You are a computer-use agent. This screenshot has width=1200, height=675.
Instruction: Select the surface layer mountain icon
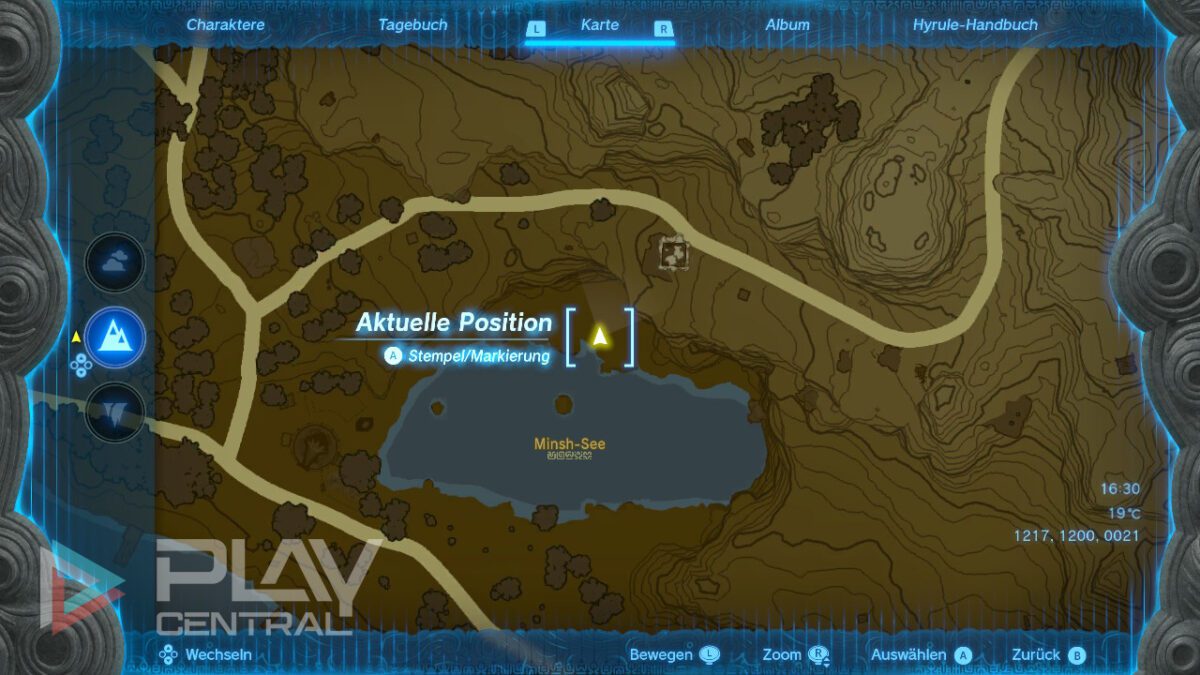click(115, 337)
